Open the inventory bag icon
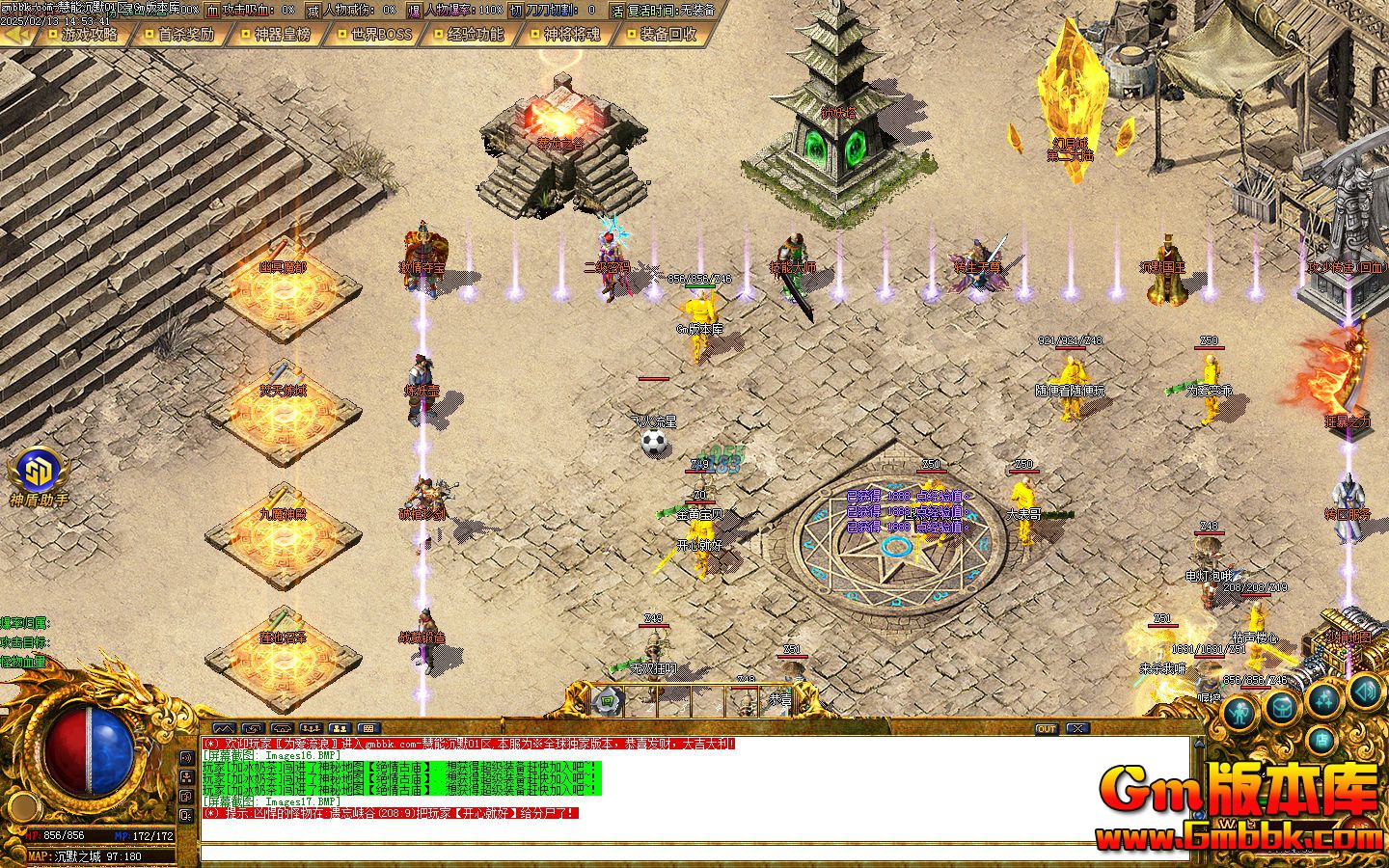This screenshot has height=868, width=1389. [x=1281, y=708]
